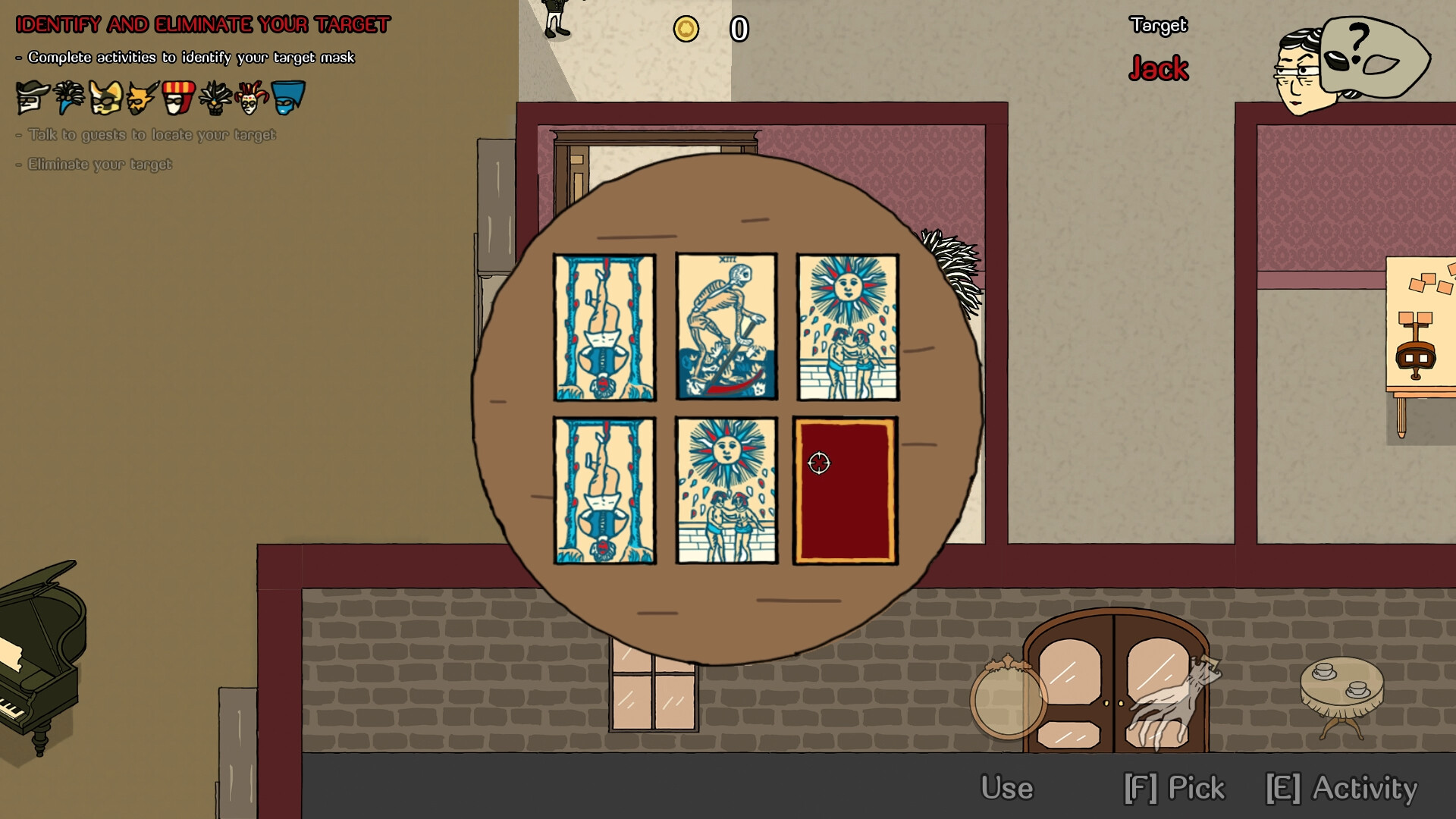Flip the face-down red tarot card
This screenshot has width=1456, height=819.
click(x=844, y=491)
